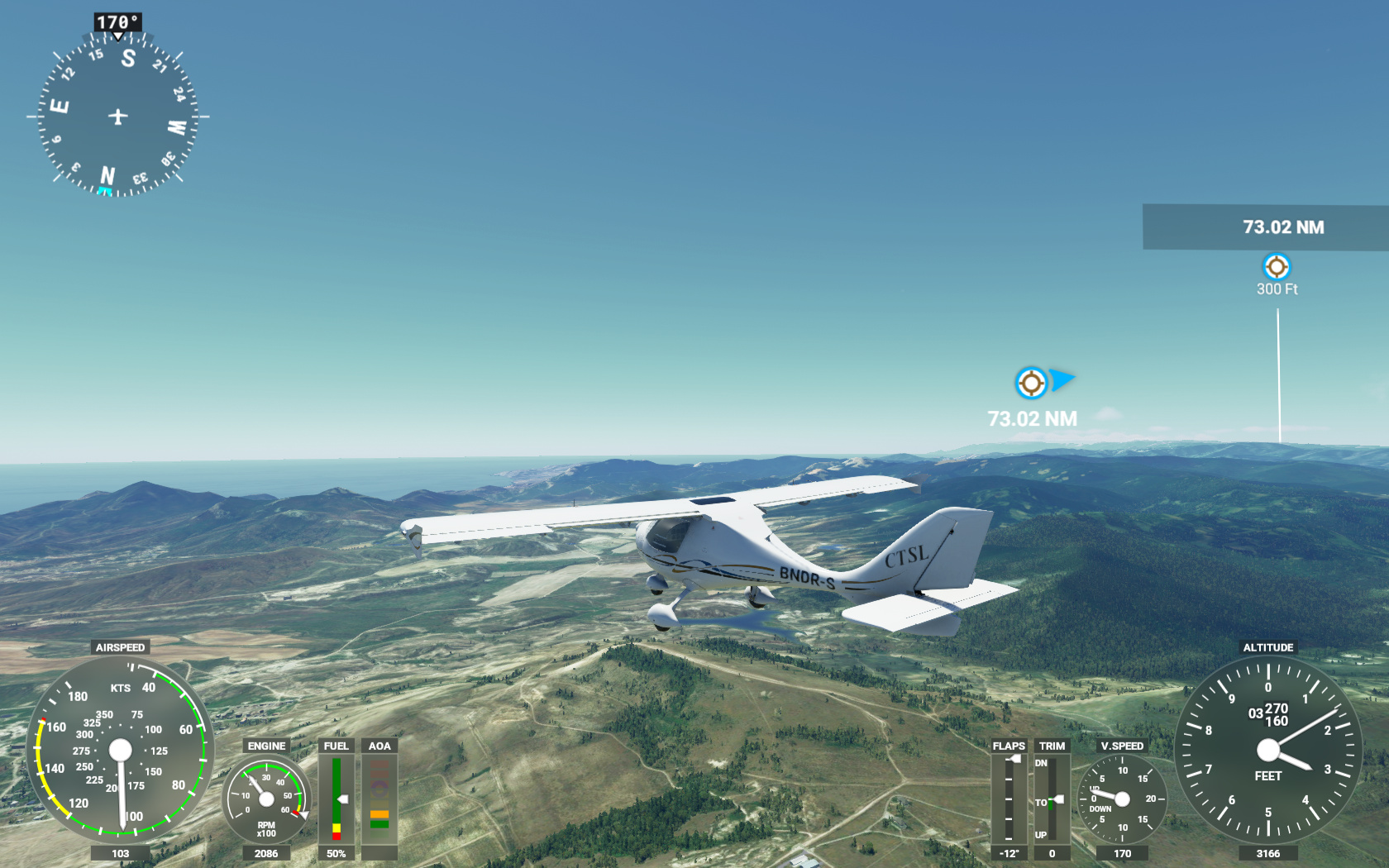Click the AOA indicator gauge
Image resolution: width=1389 pixels, height=868 pixels.
click(379, 798)
